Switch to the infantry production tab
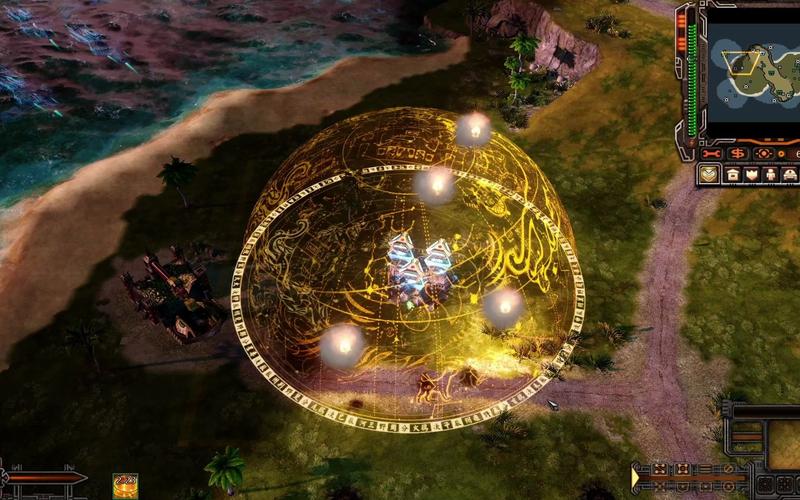Image resolution: width=800 pixels, height=500 pixels. (x=769, y=174)
